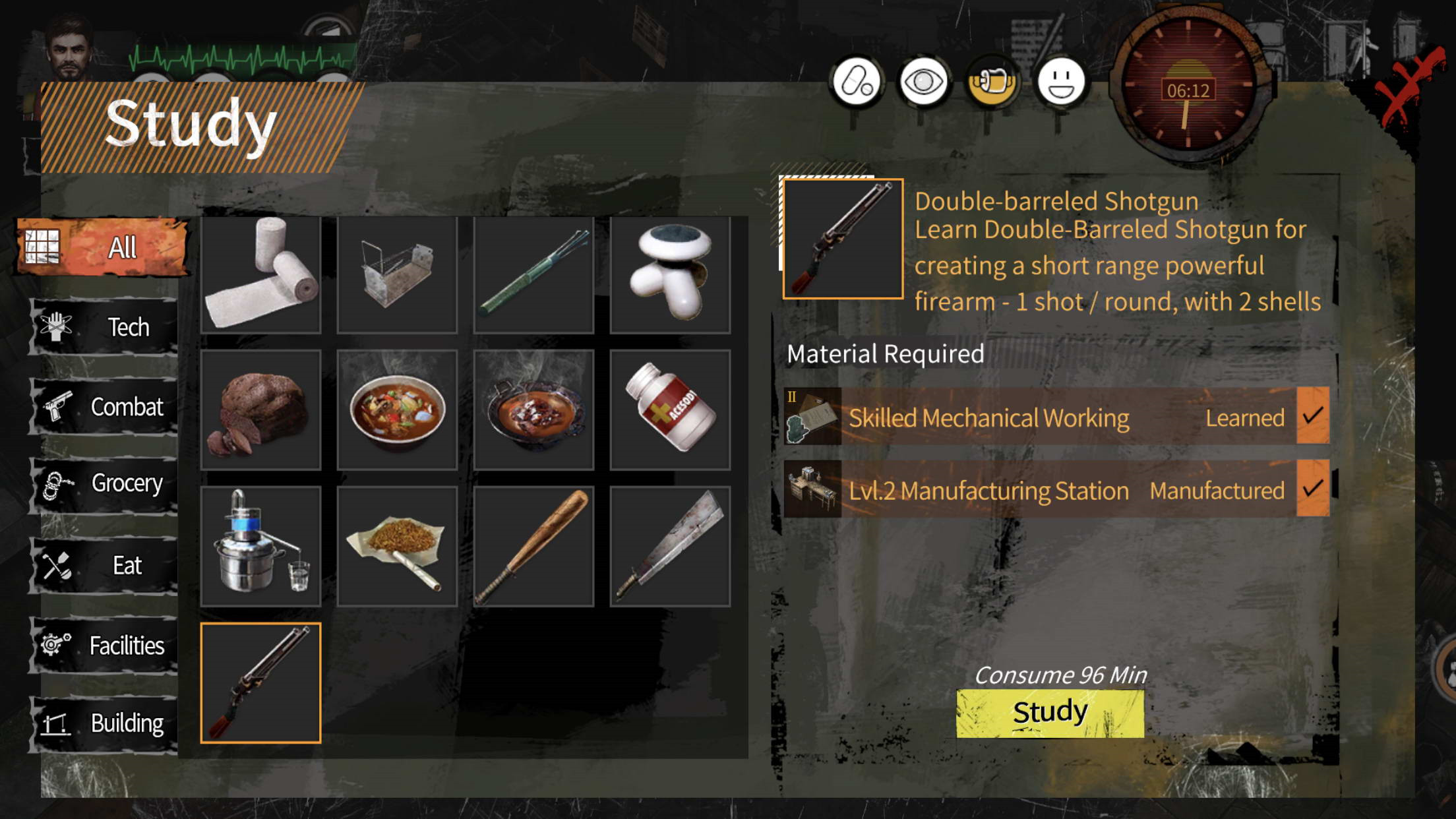Screen dimensions: 1456x819
Task: Select the machete blade recipe
Action: pyautogui.click(x=670, y=546)
